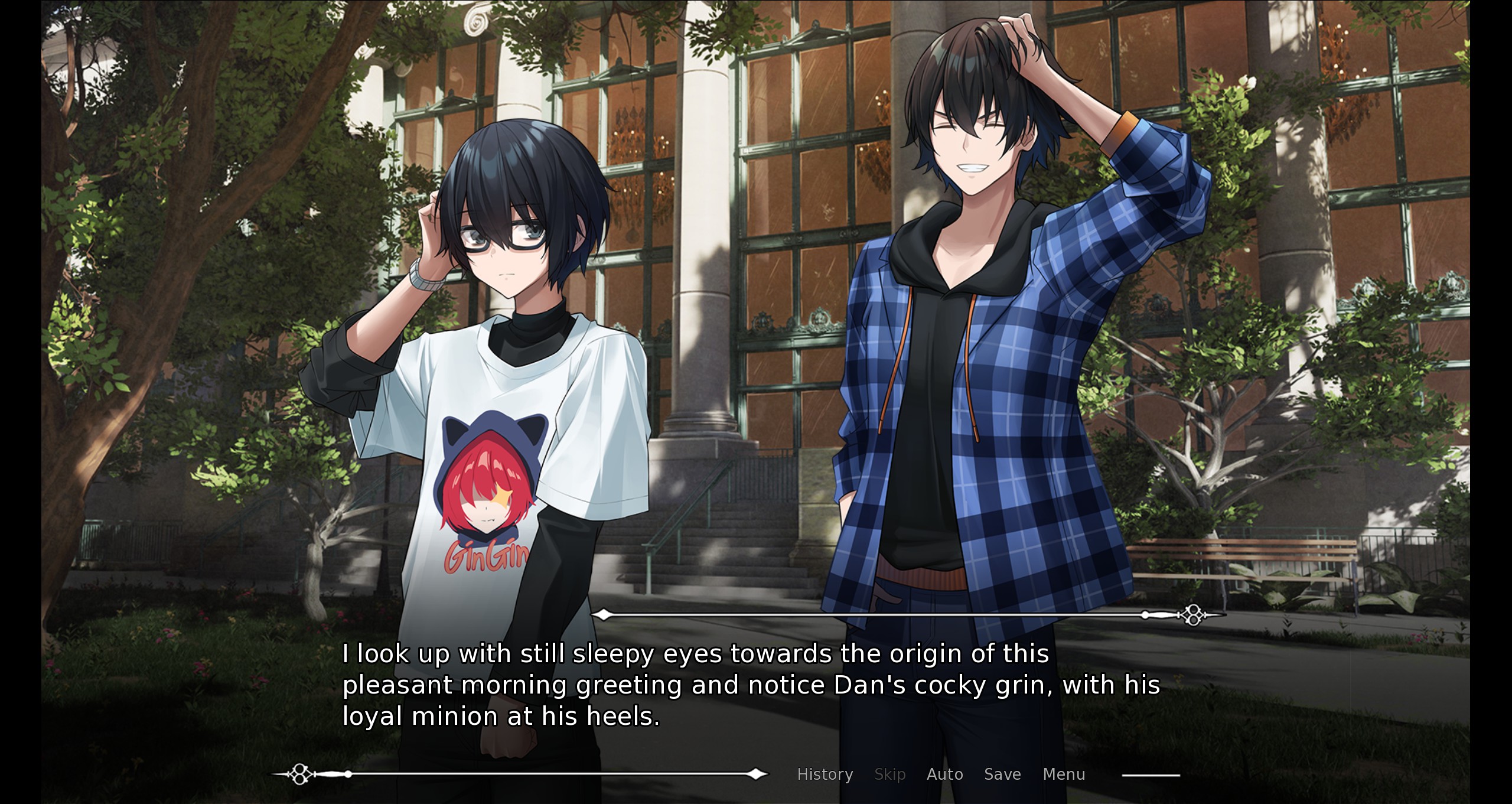Screen dimensions: 1512x804
Task: Open the History log
Action: (x=825, y=774)
